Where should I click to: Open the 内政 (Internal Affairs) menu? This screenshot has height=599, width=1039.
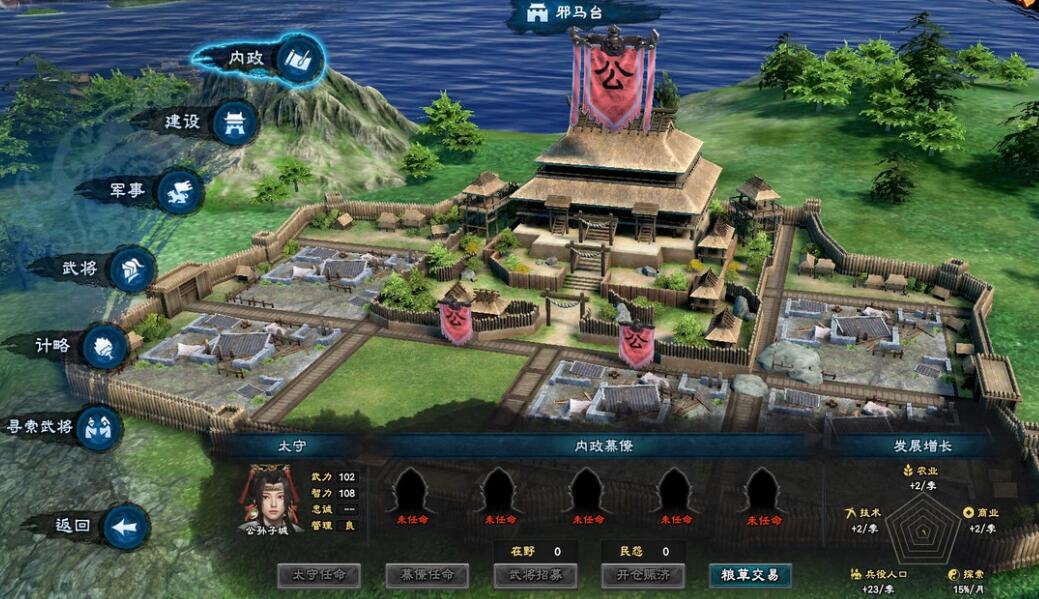click(260, 58)
